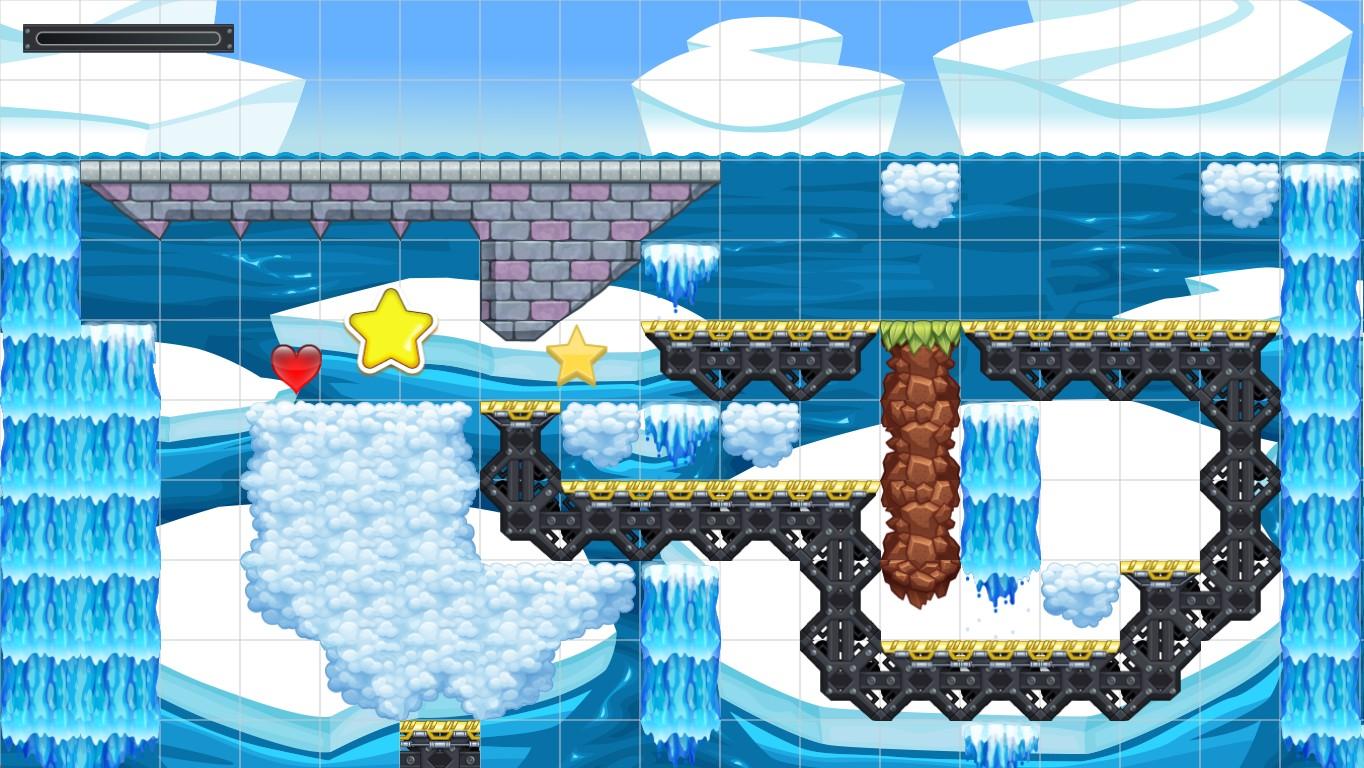The height and width of the screenshot is (768, 1364).
Task: Click the empty health bar top left
Action: [x=128, y=39]
